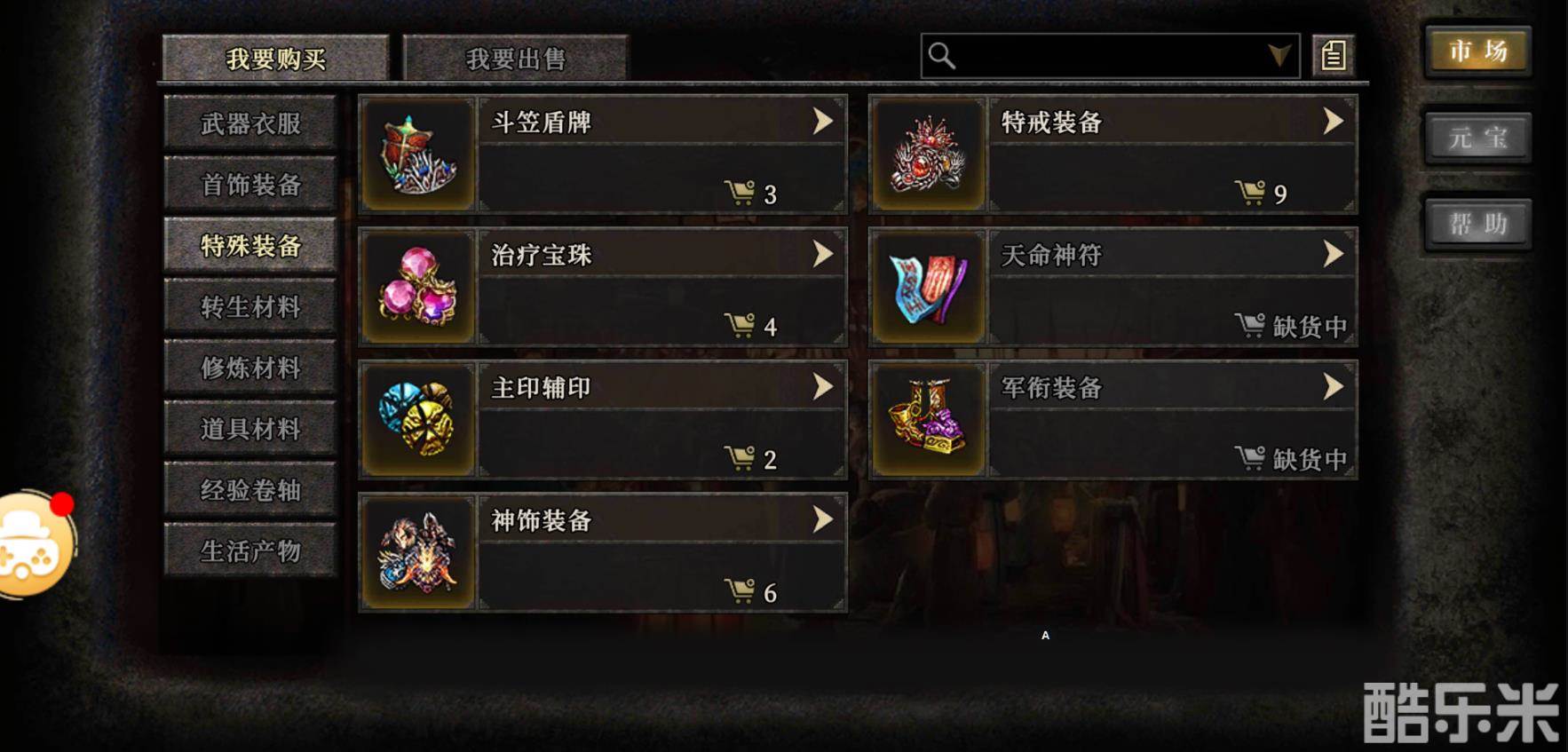Switch to the 我要出售 tab

517,59
